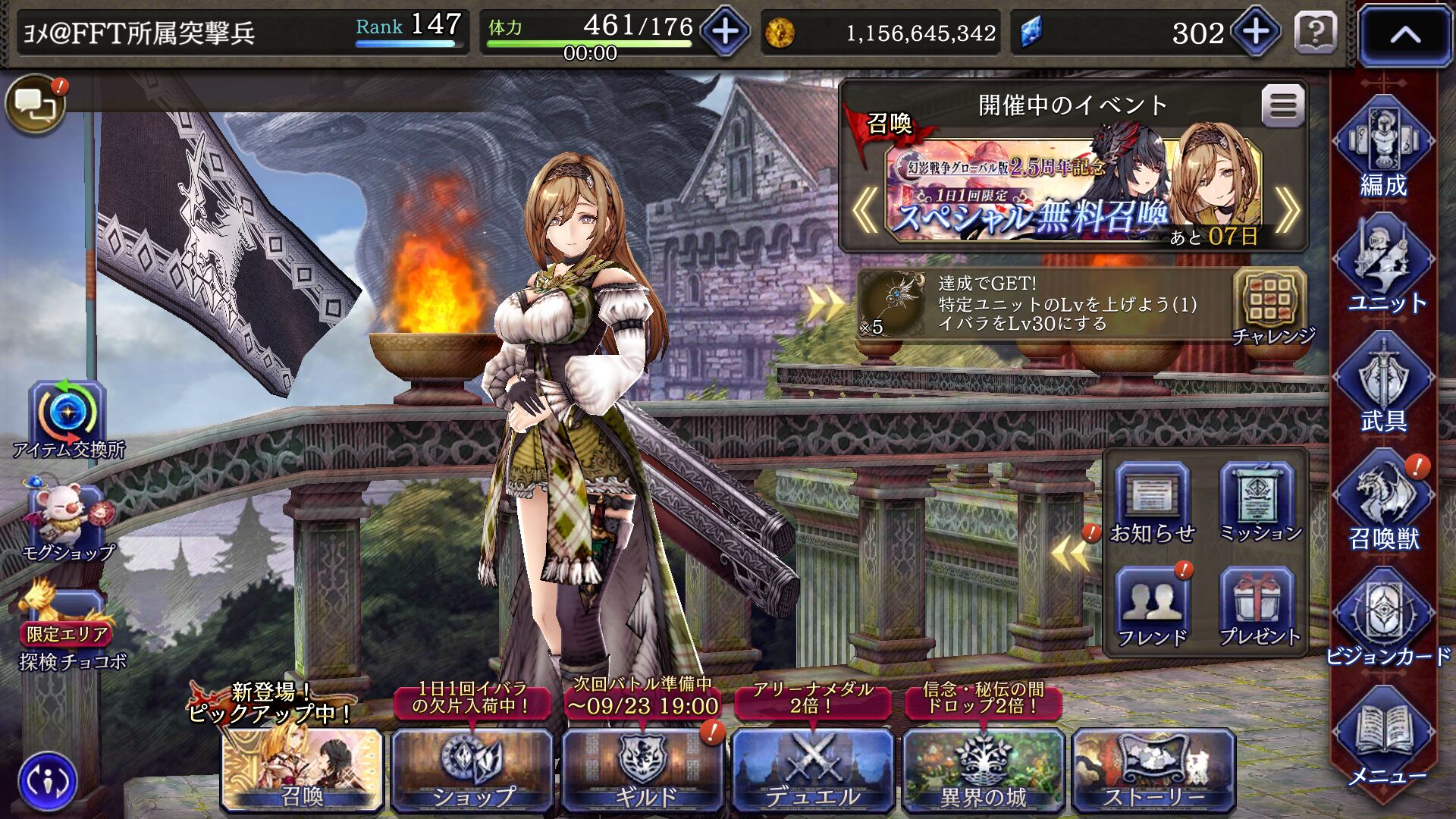
Task: Open the ミッション missions list
Action: coord(1259,502)
